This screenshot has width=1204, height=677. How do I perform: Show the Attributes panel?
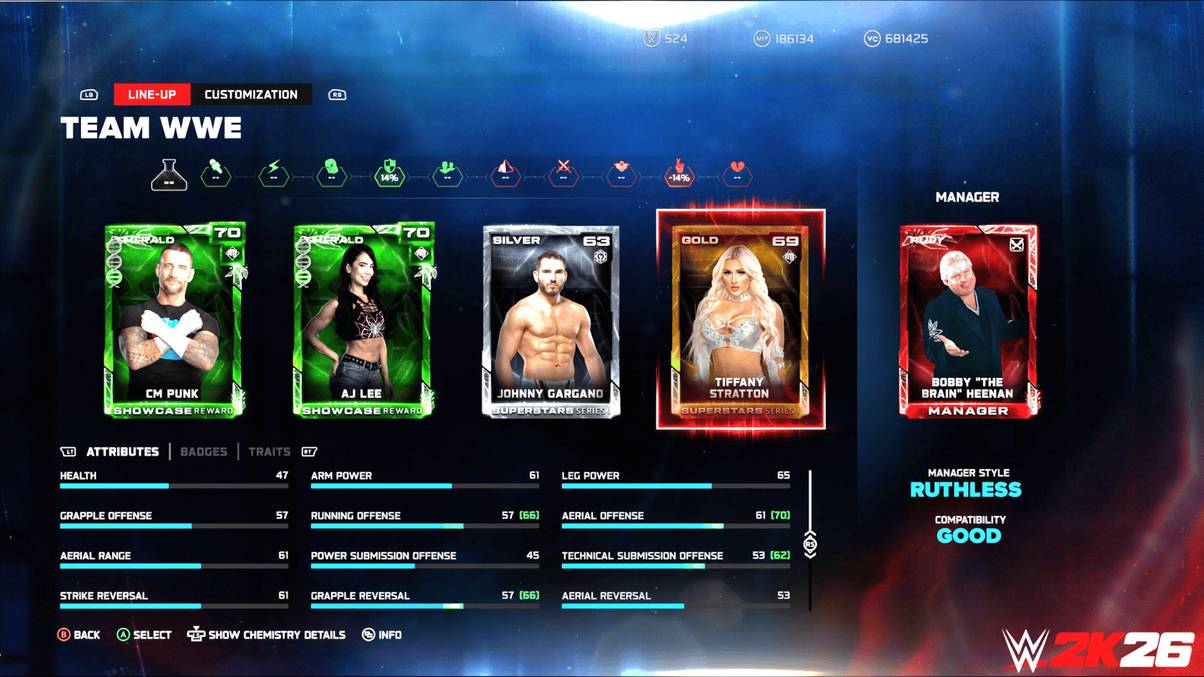click(122, 452)
